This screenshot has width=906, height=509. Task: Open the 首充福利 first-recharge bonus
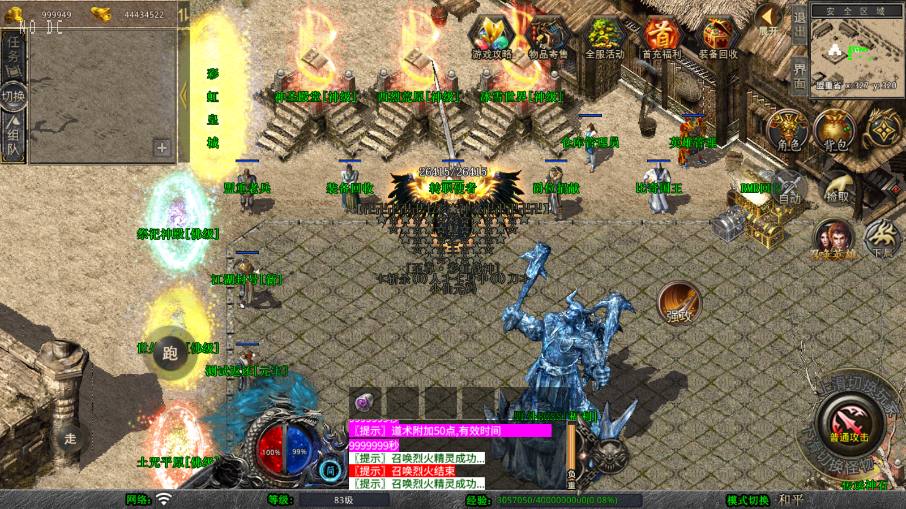(660, 37)
